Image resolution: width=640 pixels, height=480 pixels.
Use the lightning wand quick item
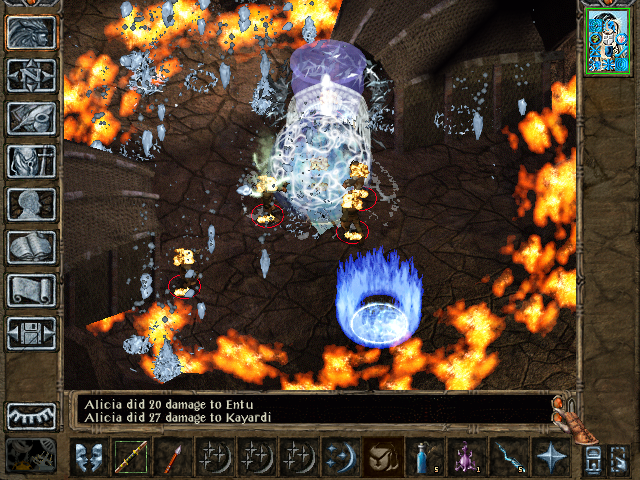coord(507,458)
